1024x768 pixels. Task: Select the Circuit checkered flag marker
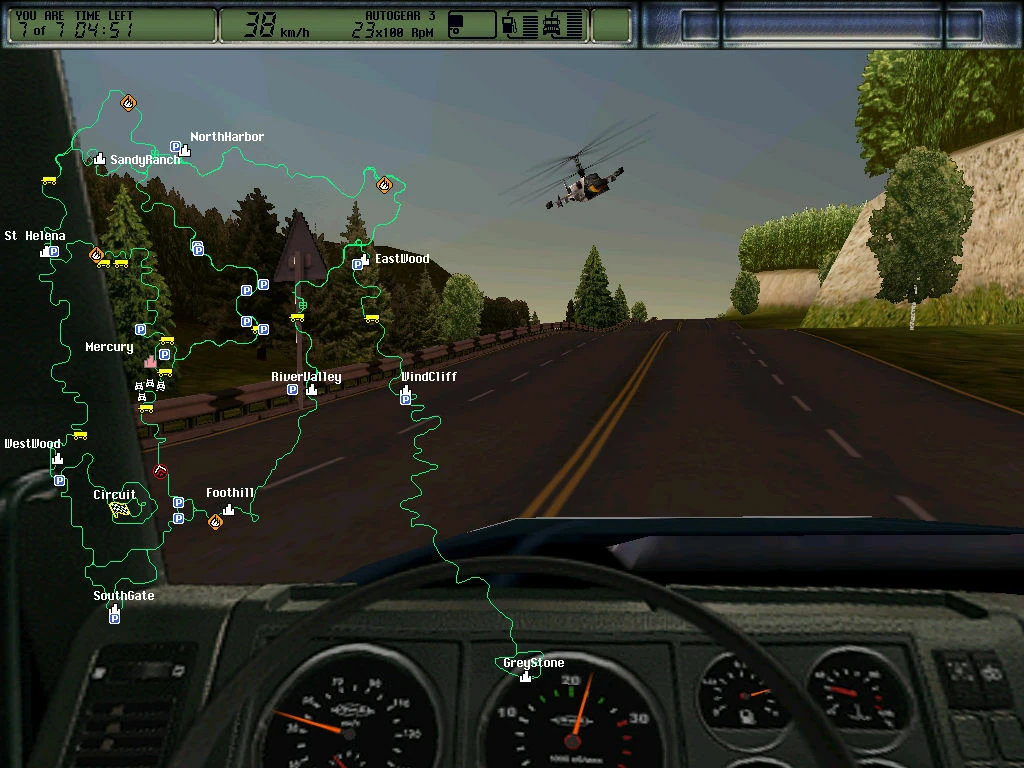(119, 510)
